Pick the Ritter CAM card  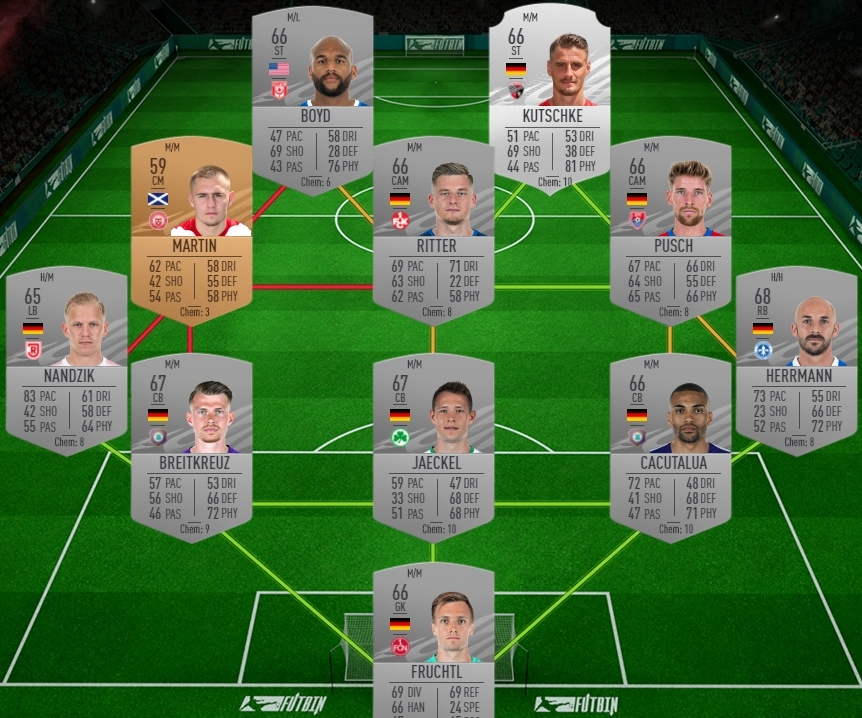[432, 230]
